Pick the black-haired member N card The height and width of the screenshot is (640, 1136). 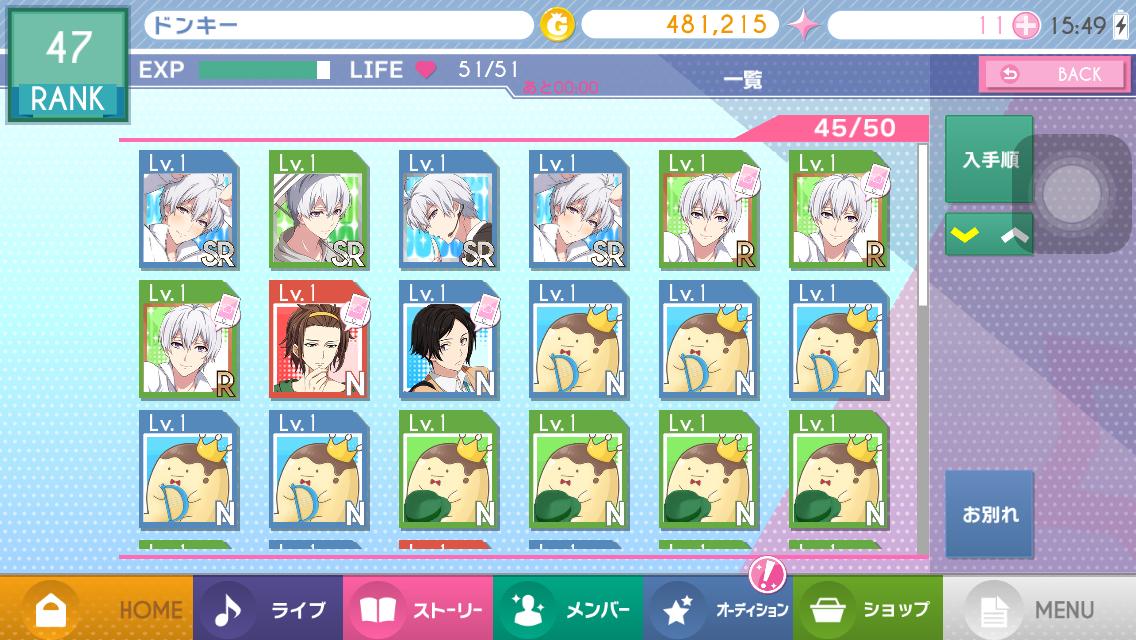pyautogui.click(x=449, y=340)
